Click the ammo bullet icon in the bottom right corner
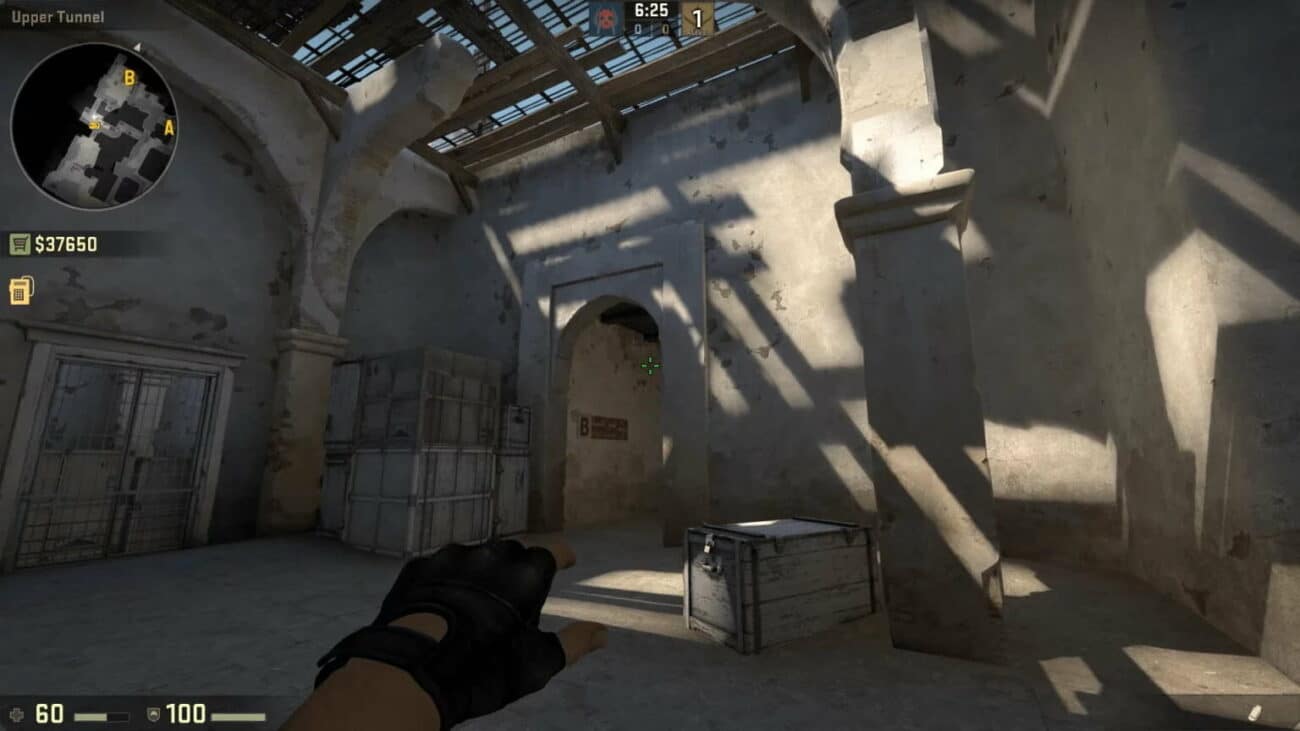 tap(1255, 712)
